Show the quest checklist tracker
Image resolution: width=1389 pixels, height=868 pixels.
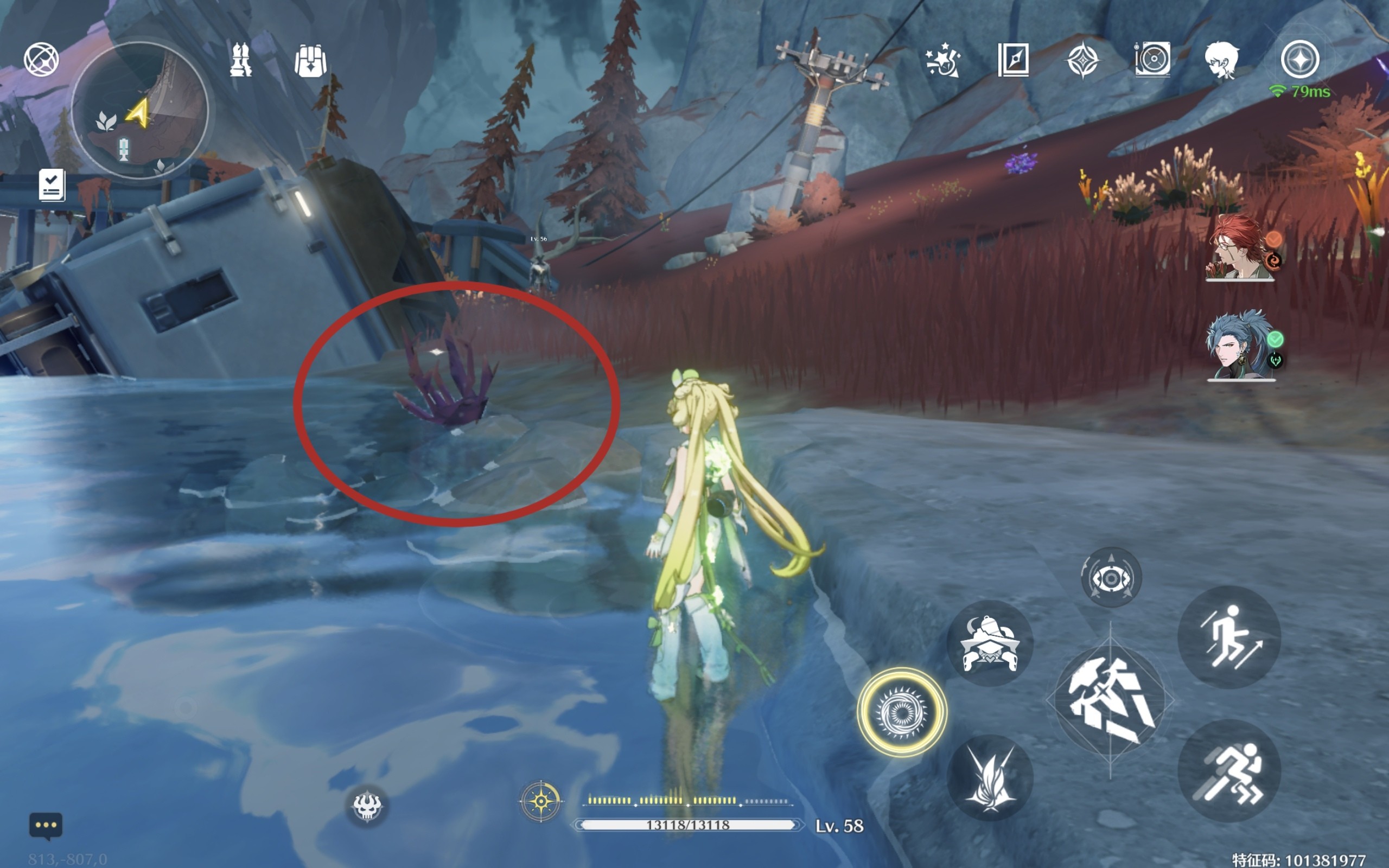[52, 185]
